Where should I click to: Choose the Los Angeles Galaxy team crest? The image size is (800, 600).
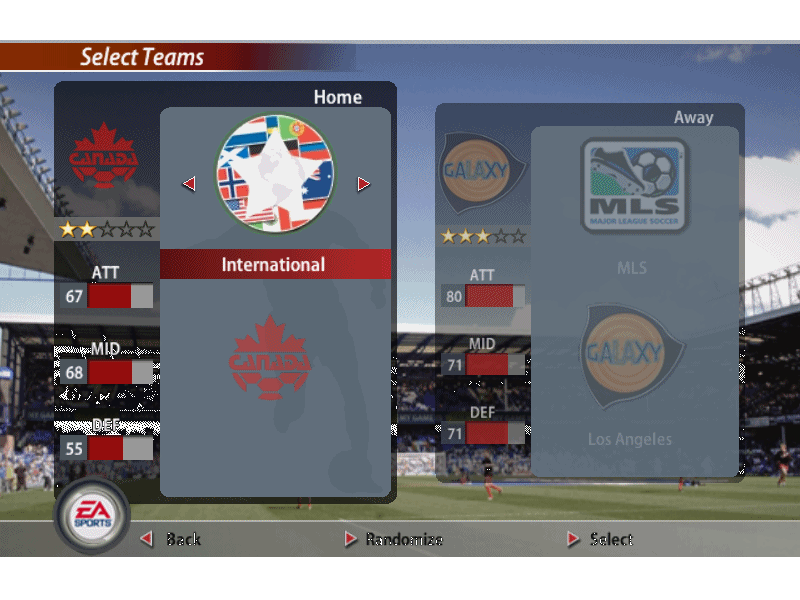634,356
